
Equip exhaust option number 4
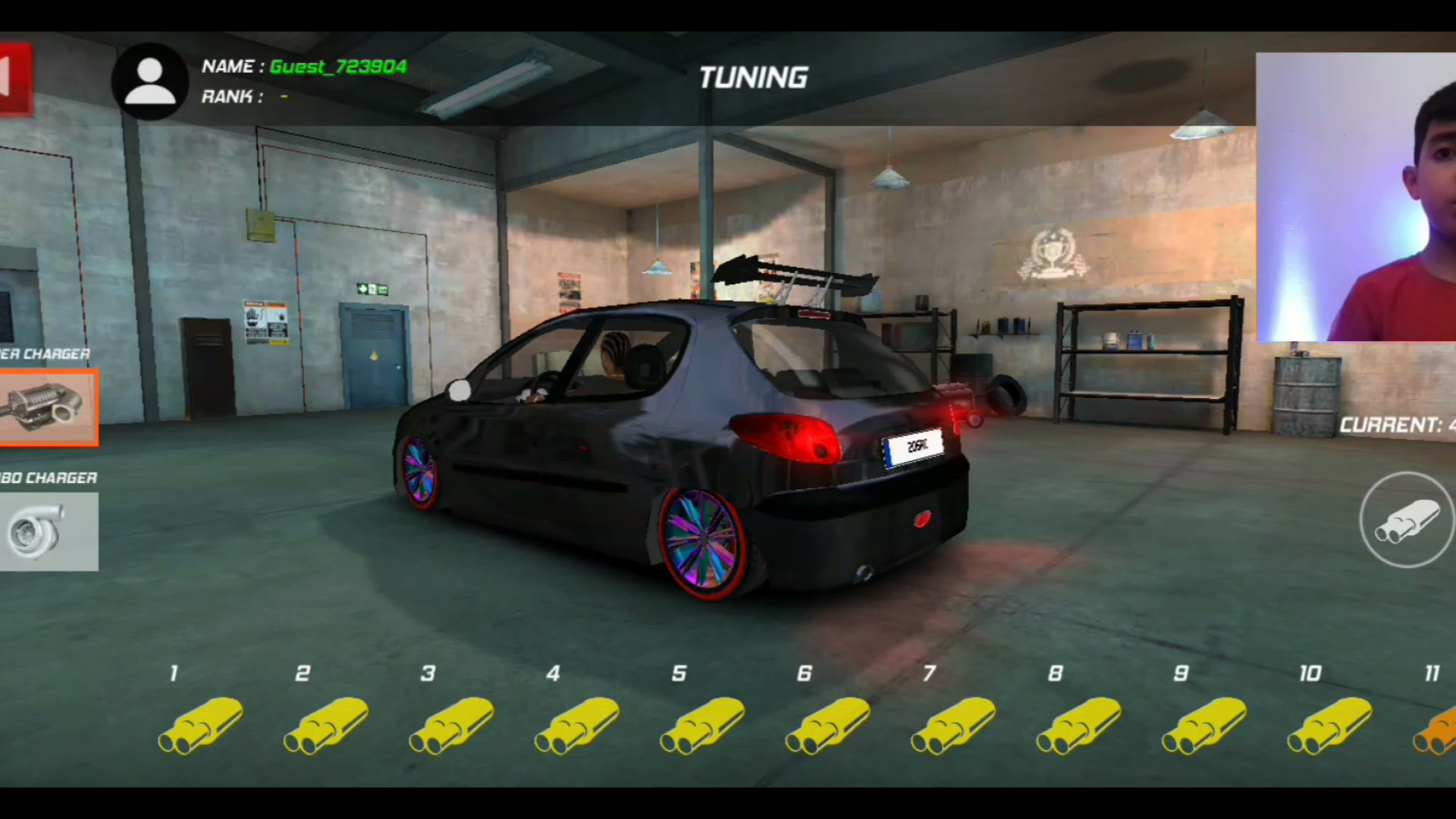(x=577, y=725)
